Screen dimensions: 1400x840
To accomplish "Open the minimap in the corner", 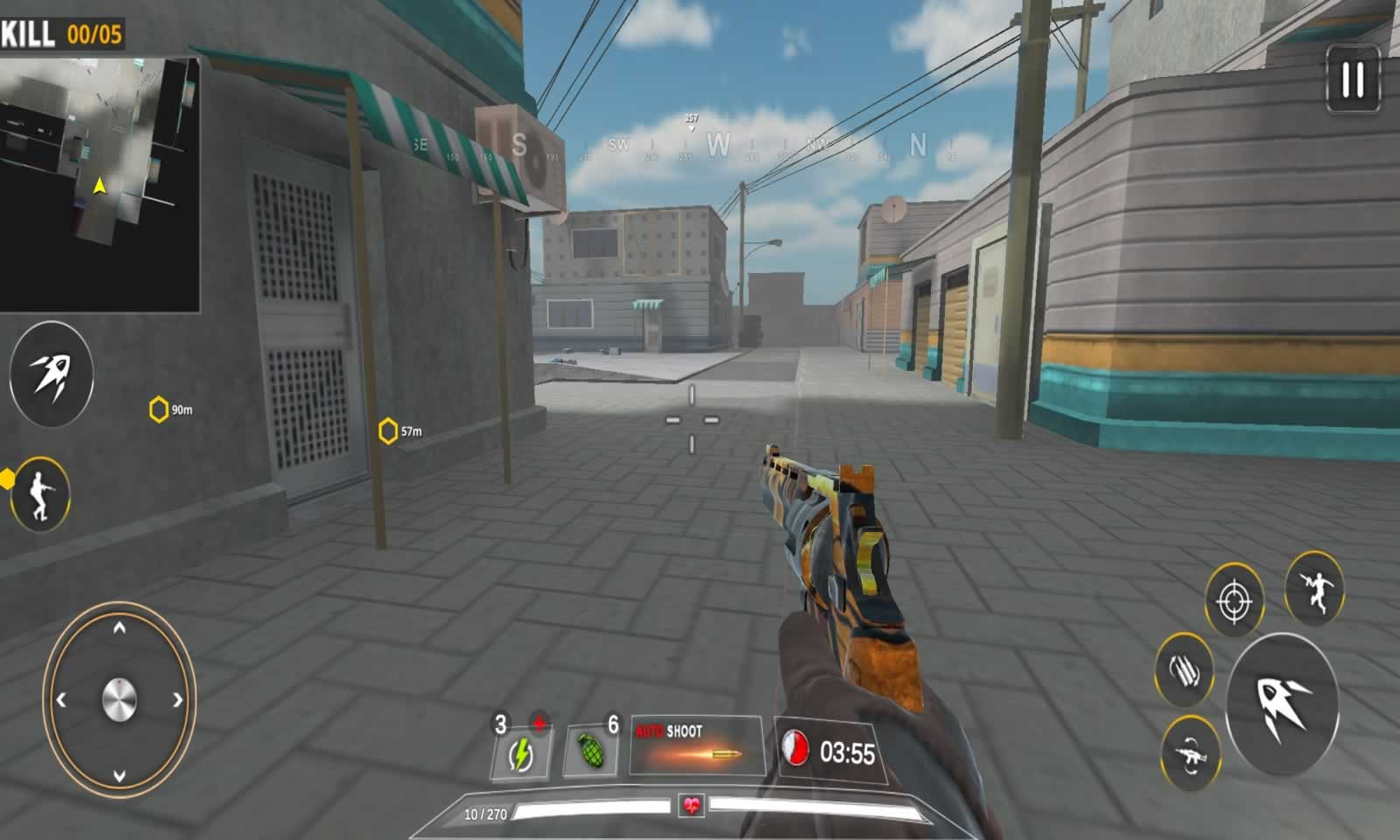I will click(x=100, y=185).
